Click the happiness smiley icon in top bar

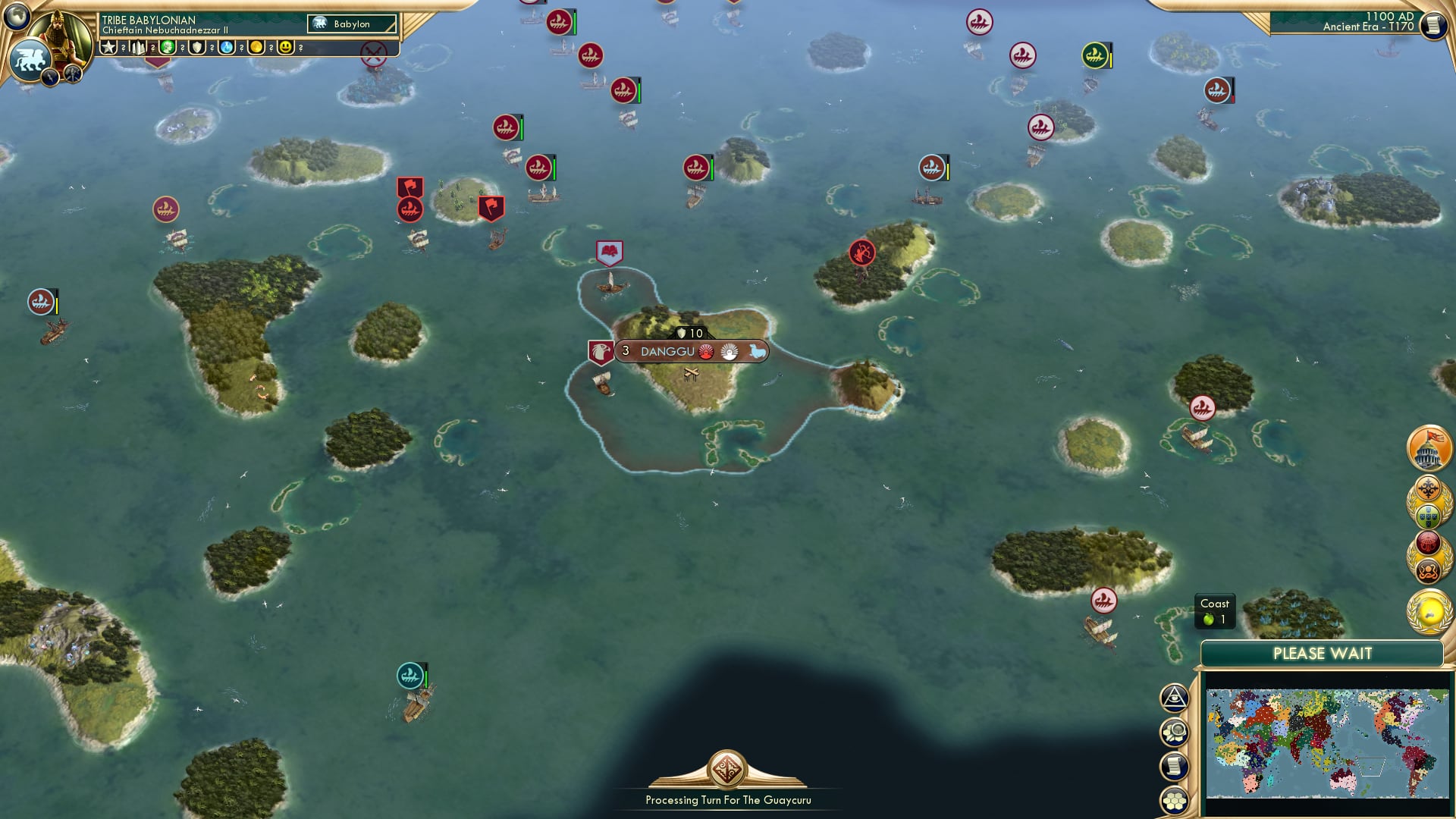(285, 49)
